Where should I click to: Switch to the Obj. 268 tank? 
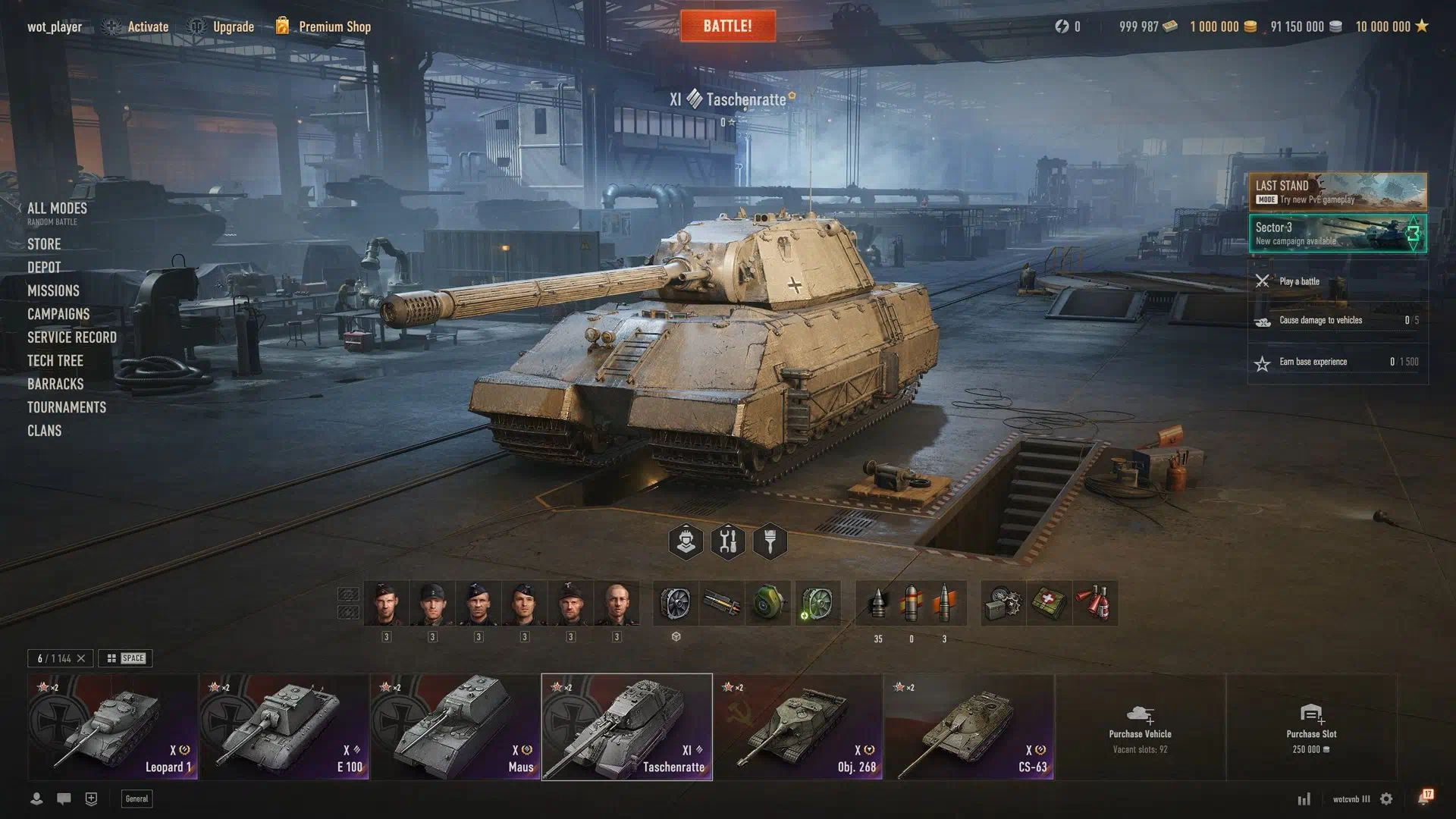coord(798,726)
